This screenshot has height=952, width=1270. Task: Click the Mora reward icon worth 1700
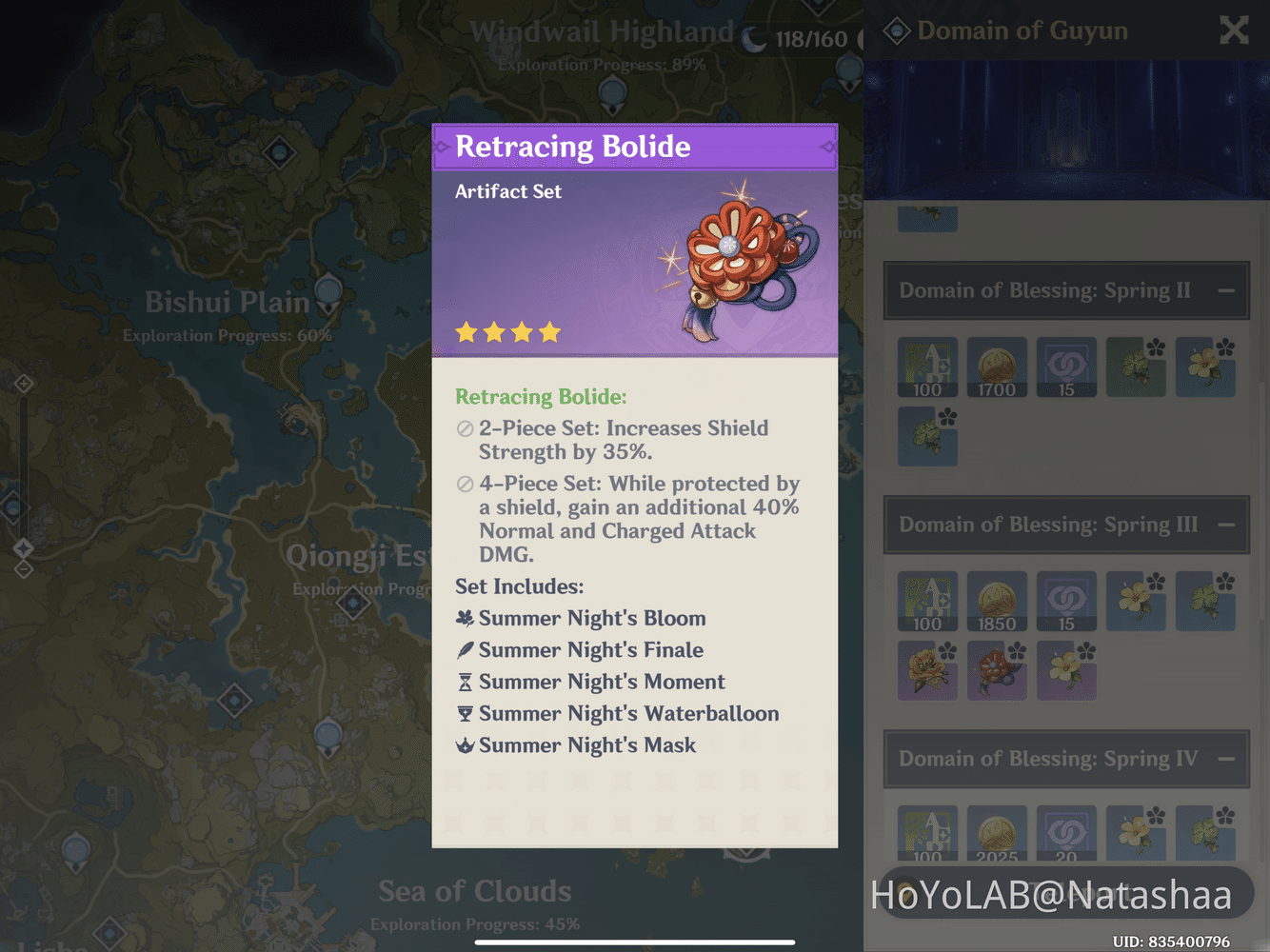(x=997, y=367)
